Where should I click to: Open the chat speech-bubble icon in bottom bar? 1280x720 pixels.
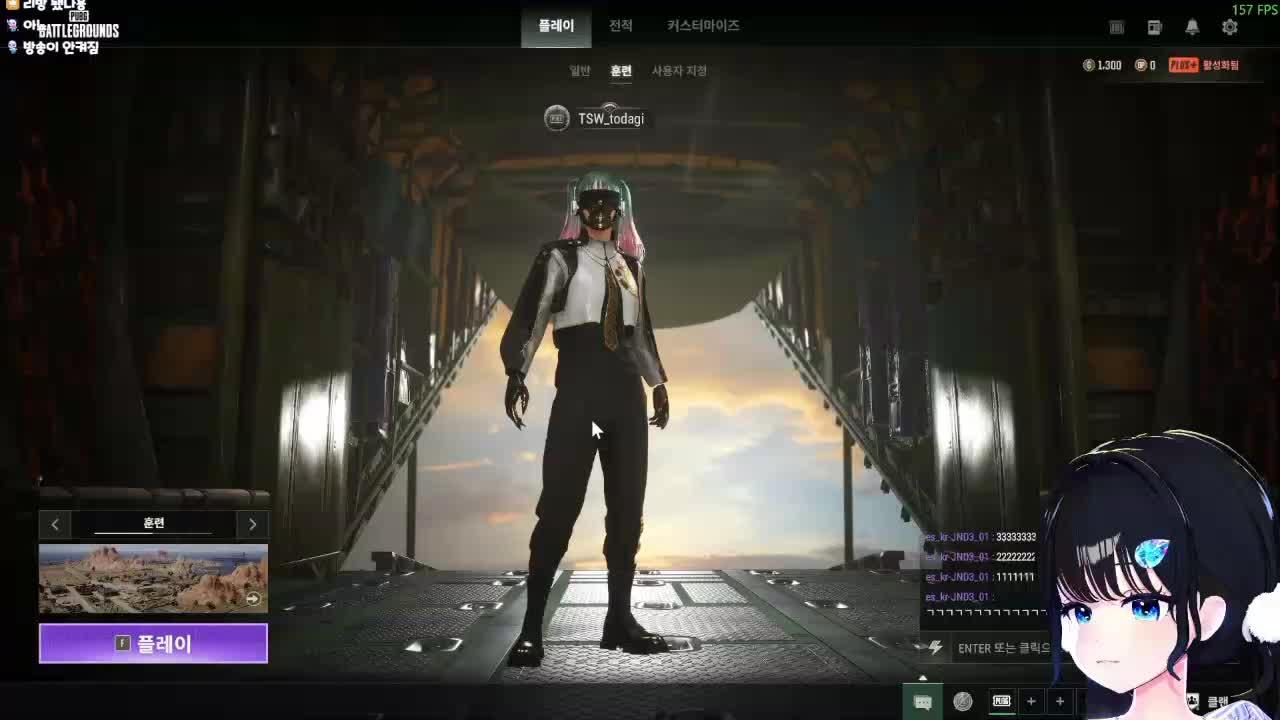pyautogui.click(x=923, y=700)
